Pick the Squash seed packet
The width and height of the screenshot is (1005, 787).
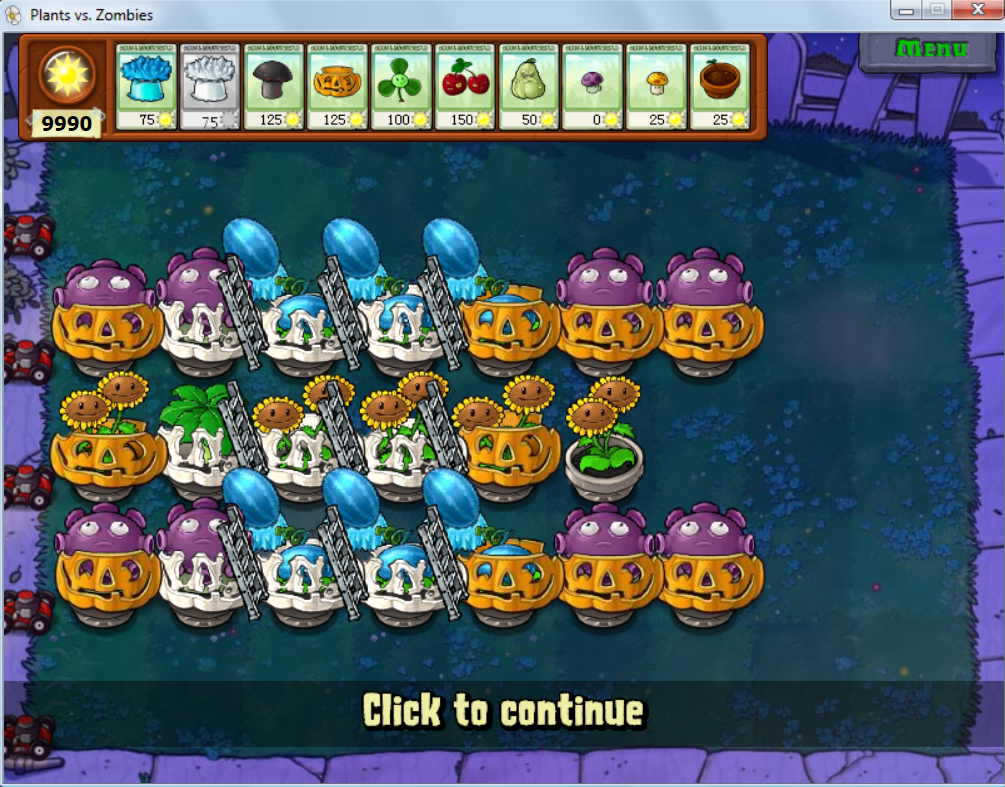pos(529,88)
